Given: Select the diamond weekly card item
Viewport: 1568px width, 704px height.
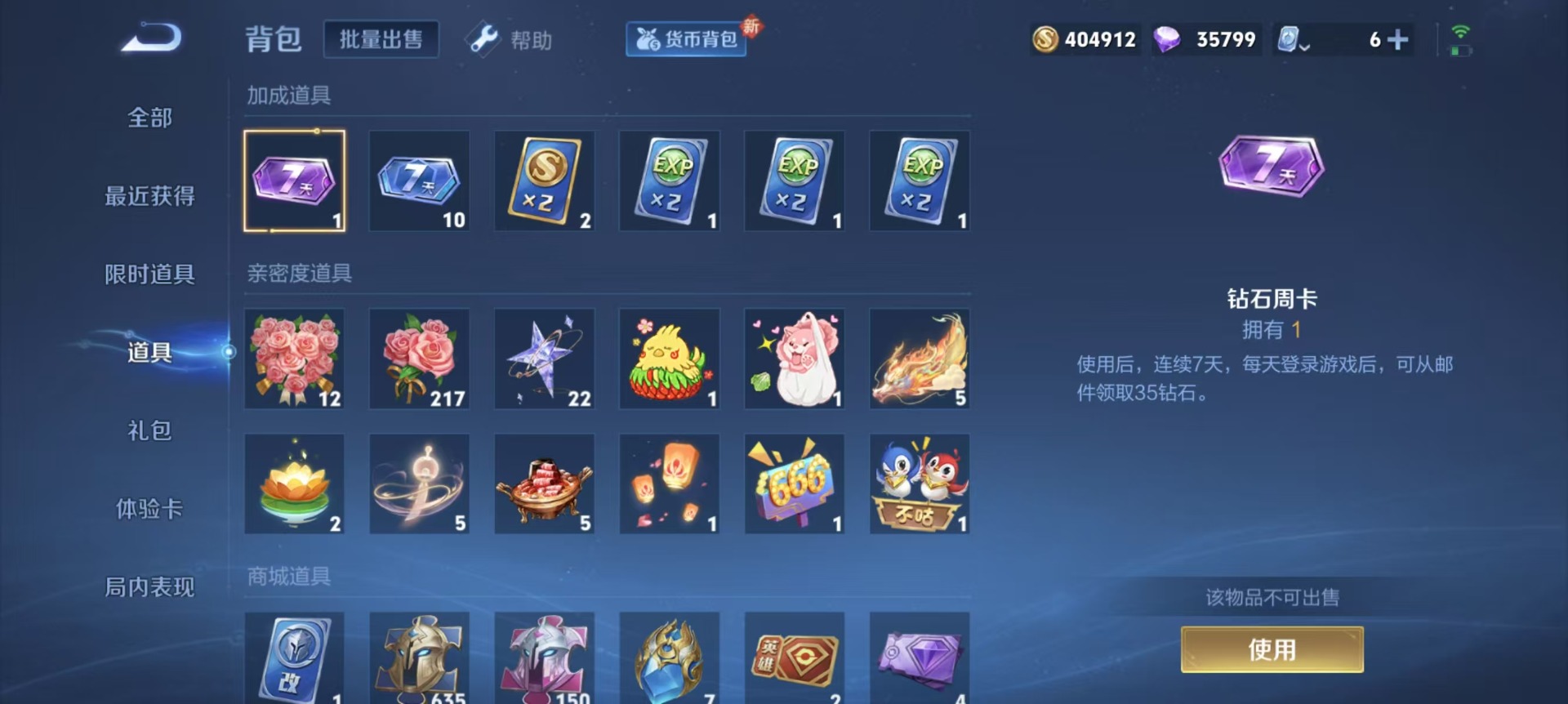Looking at the screenshot, I should 294,181.
